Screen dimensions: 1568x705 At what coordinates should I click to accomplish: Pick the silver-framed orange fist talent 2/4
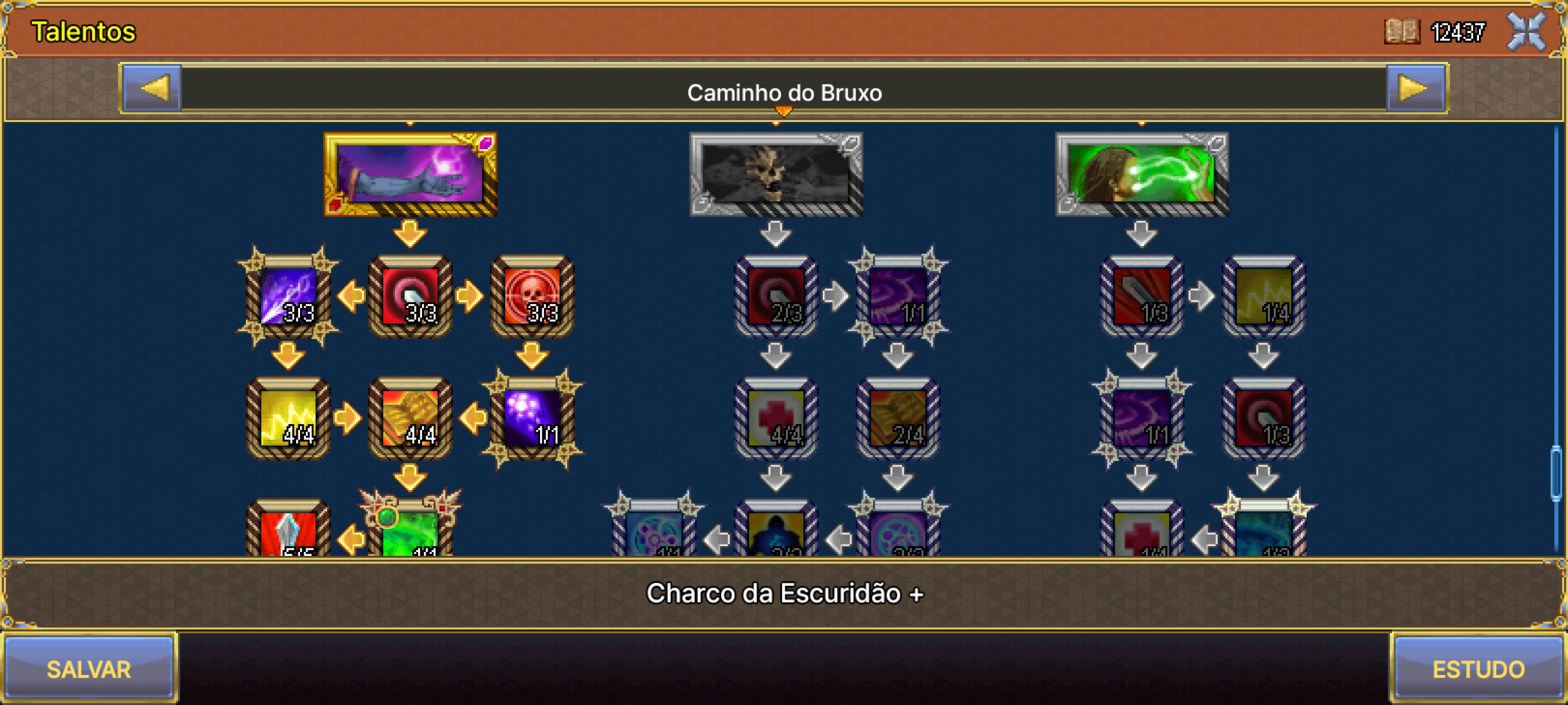pos(898,418)
